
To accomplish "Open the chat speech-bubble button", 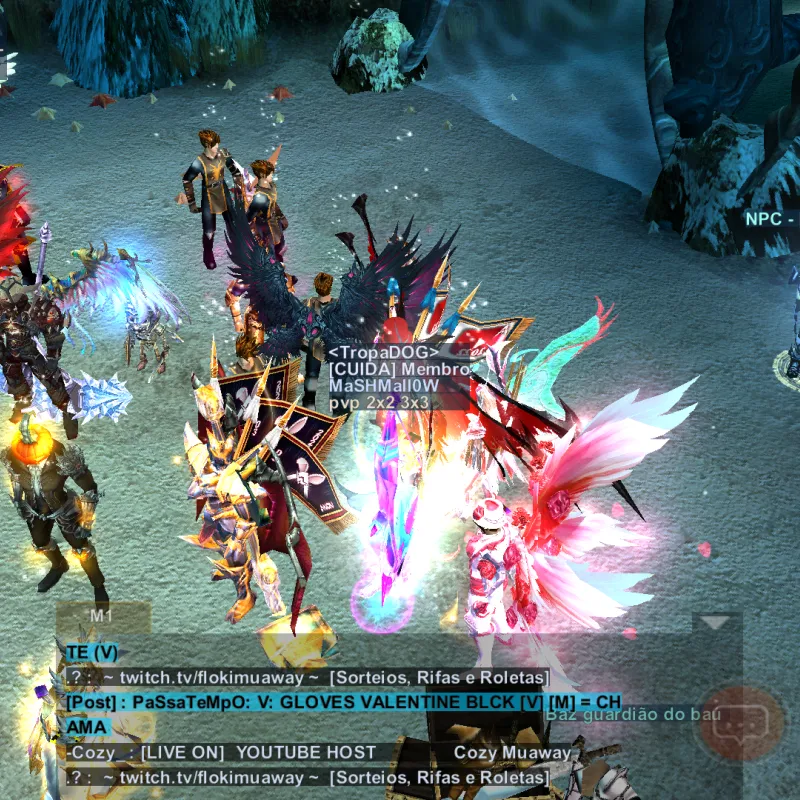I will click(x=741, y=722).
